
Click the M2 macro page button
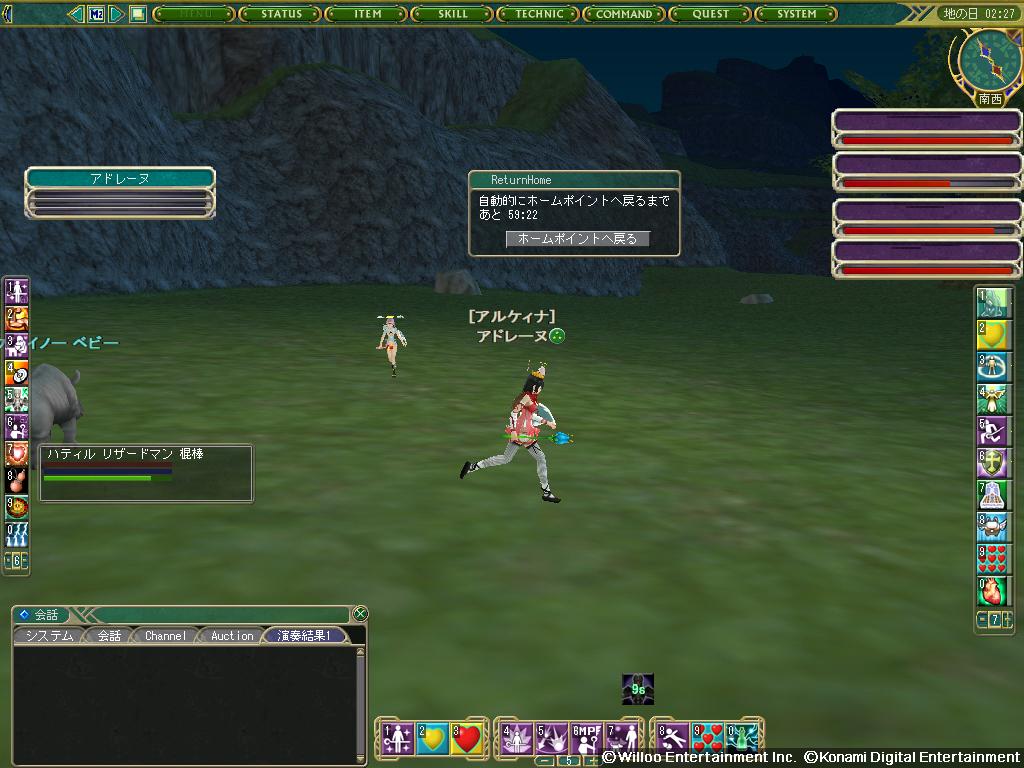[96, 14]
